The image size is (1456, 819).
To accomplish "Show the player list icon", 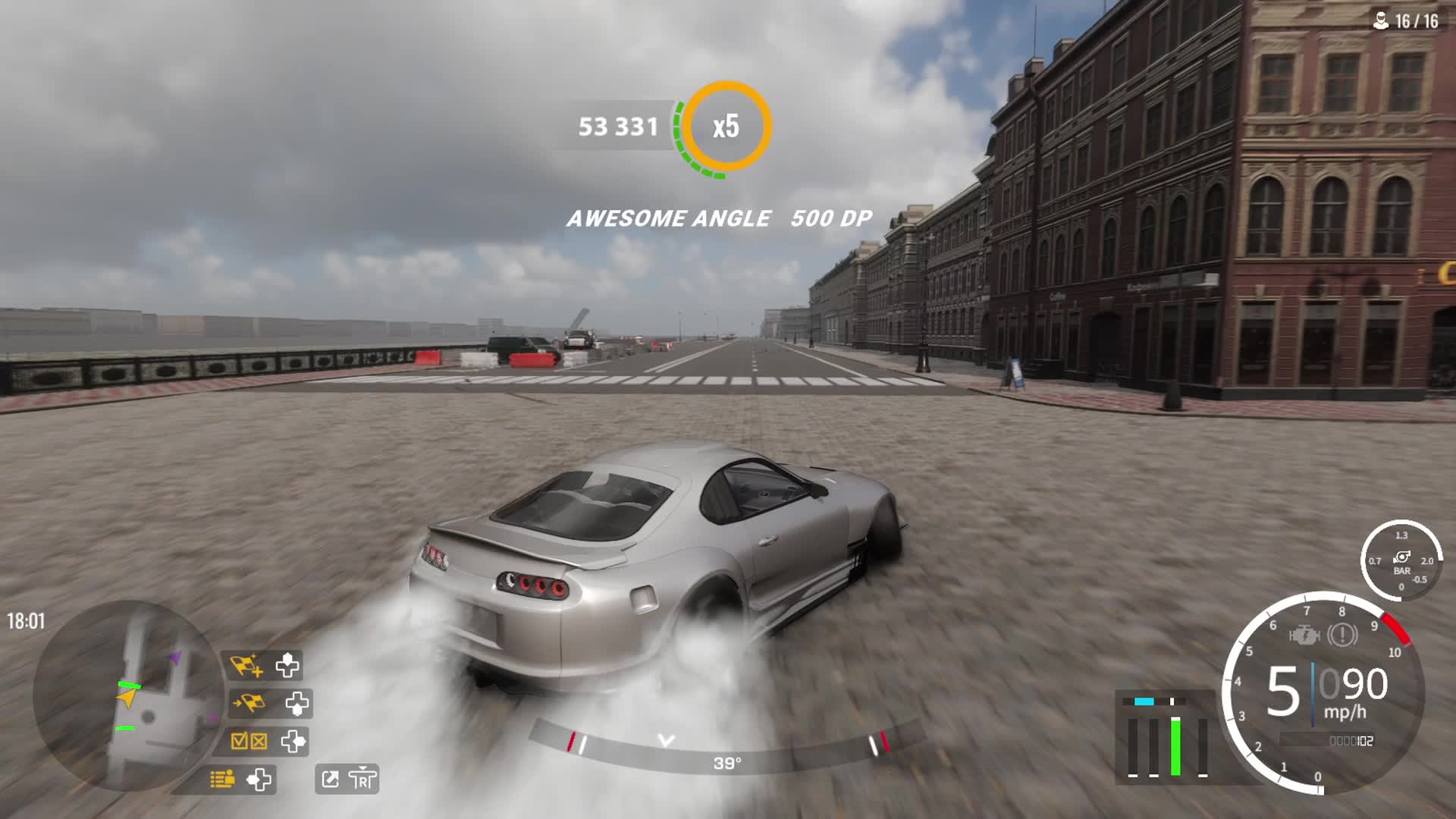I will (x=222, y=779).
